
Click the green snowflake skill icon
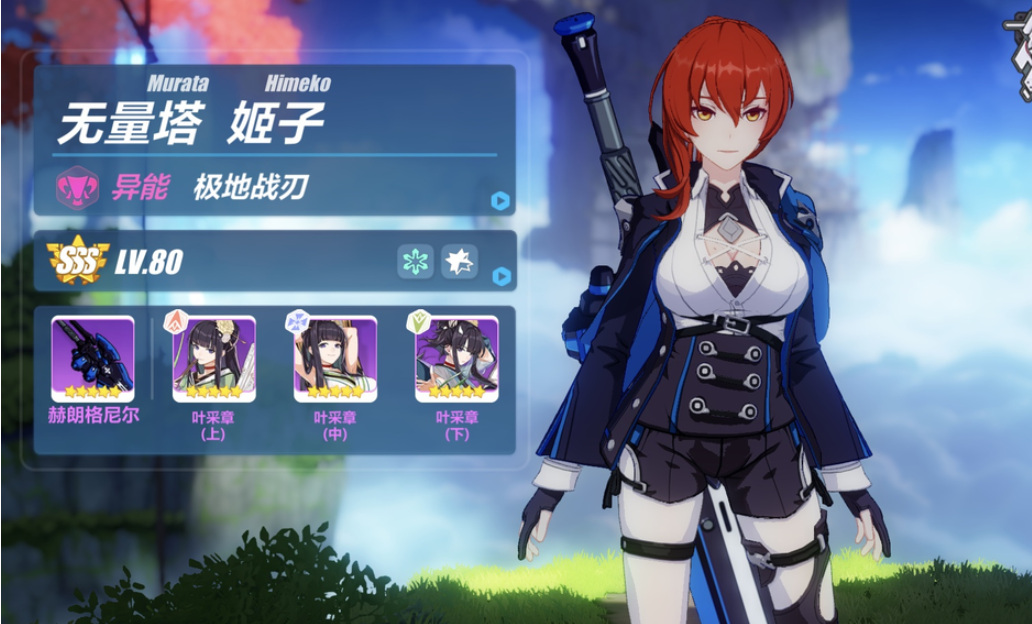[x=415, y=262]
